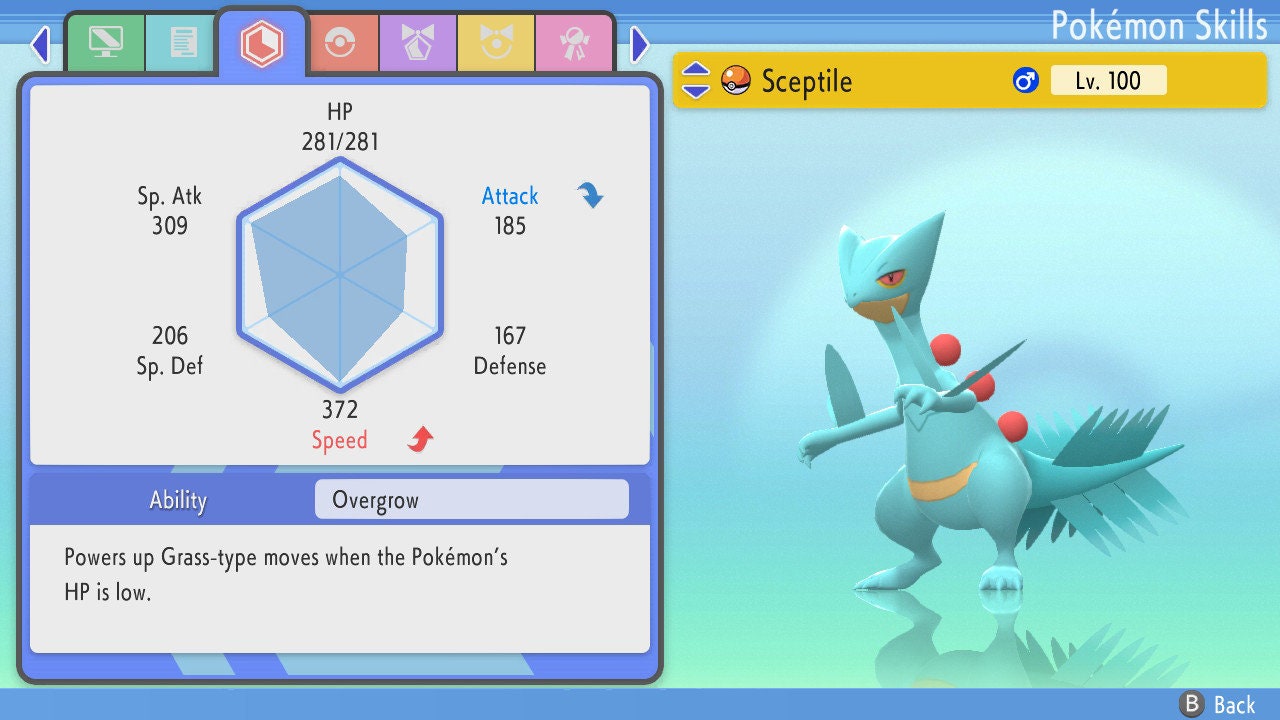Select the hexagon Pokémon Skills tab

[262, 43]
